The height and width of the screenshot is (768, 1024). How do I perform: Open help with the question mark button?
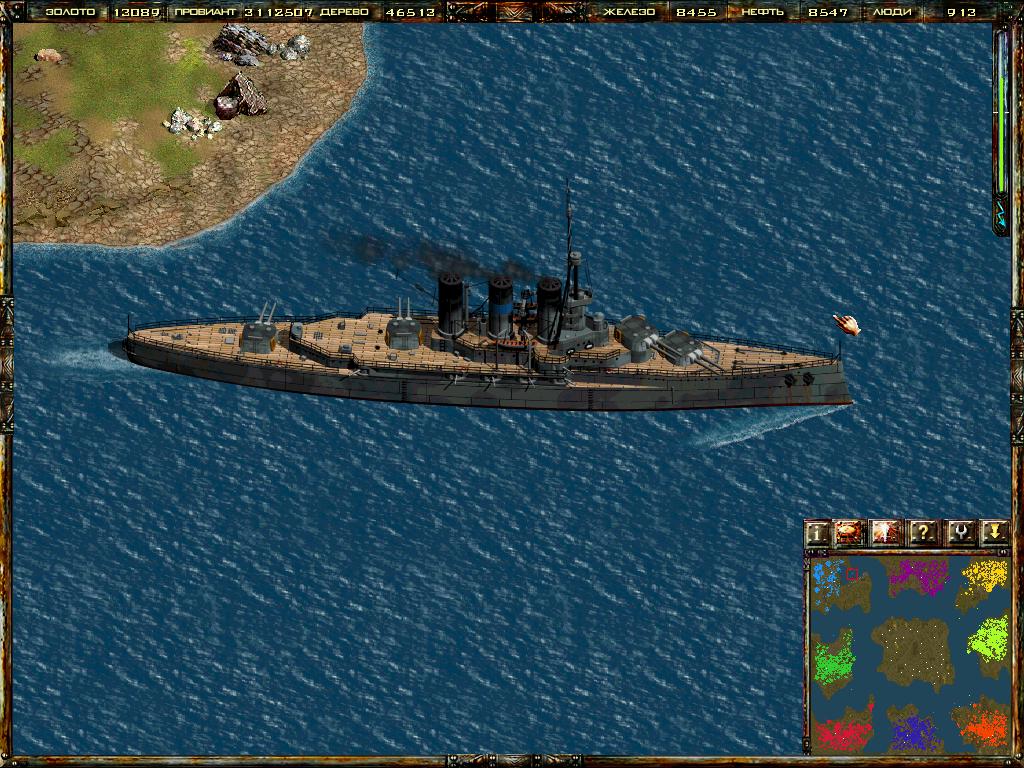point(923,533)
